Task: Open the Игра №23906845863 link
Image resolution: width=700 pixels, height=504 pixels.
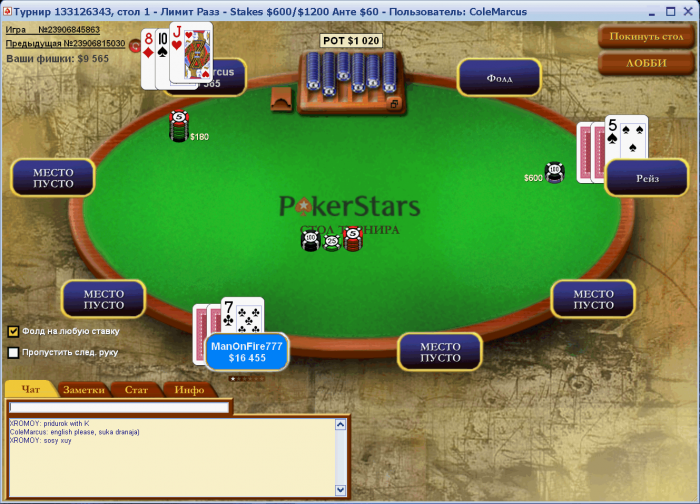Action: click(x=53, y=30)
